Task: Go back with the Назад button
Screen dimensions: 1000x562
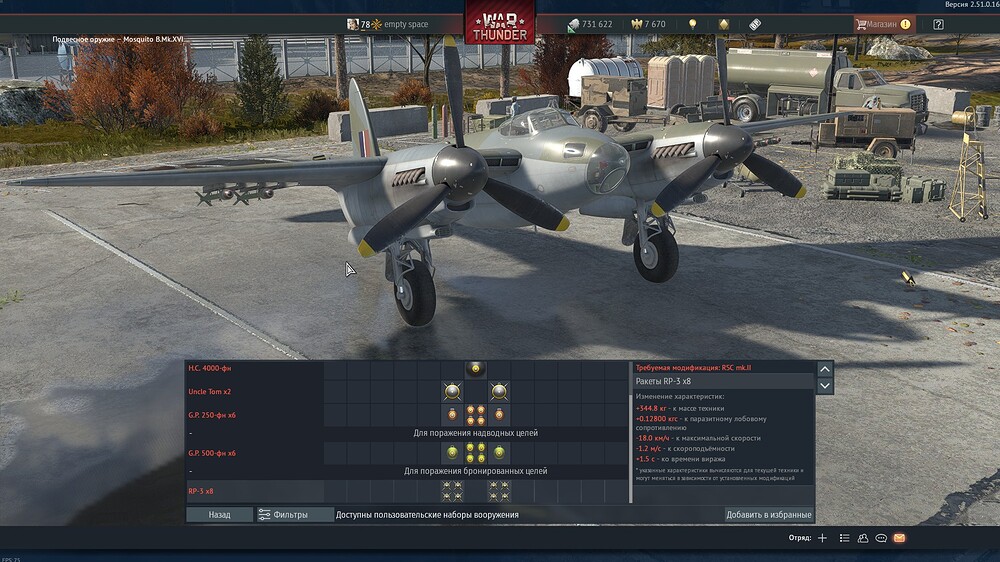Action: coord(219,515)
